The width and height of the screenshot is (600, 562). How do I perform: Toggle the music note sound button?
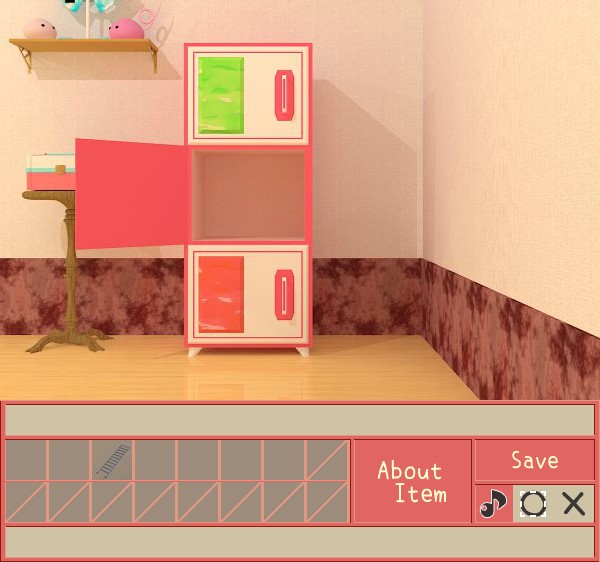coord(492,503)
